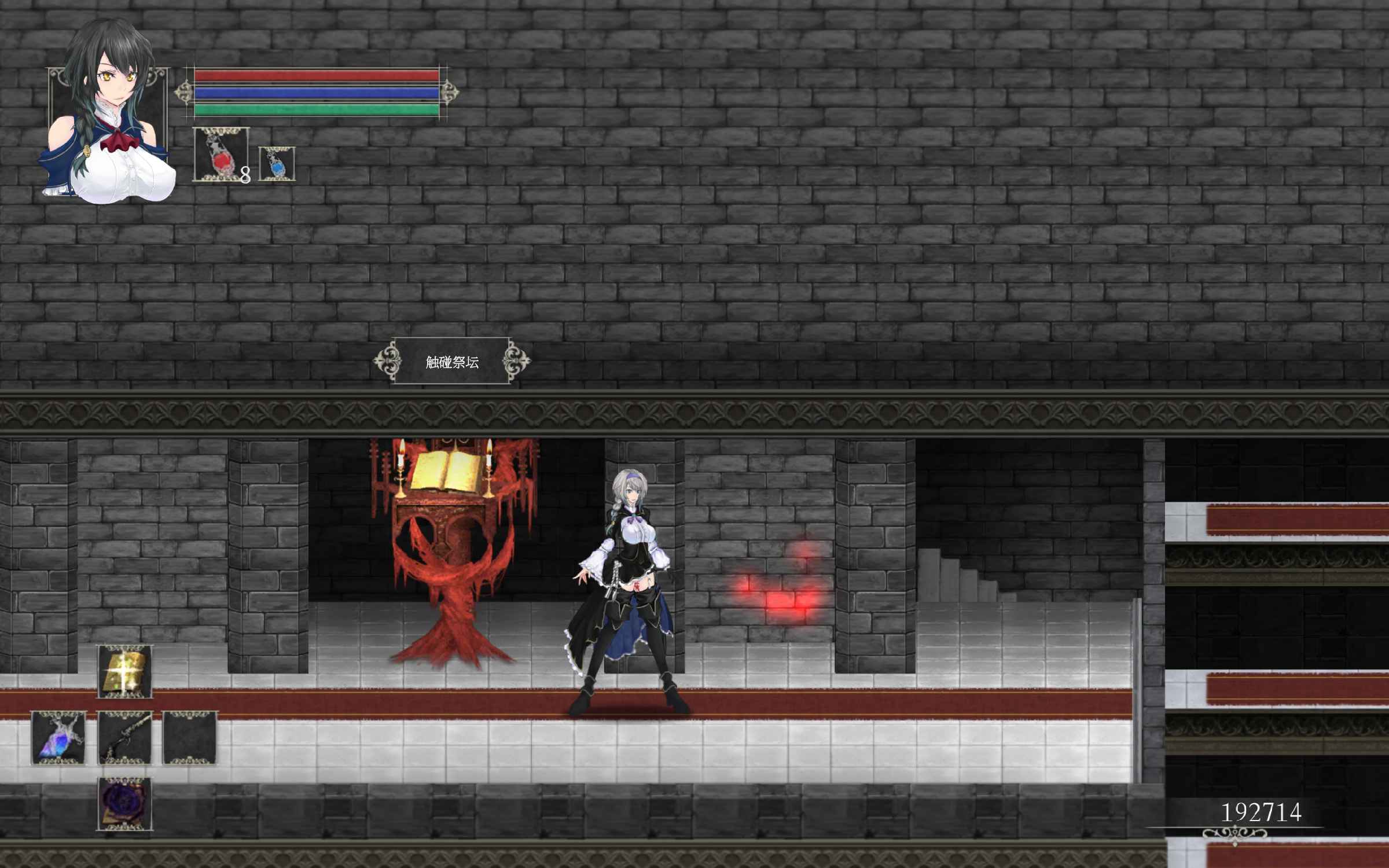The image size is (1389, 868).
Task: Activate the purple magic circle tome
Action: [x=124, y=804]
